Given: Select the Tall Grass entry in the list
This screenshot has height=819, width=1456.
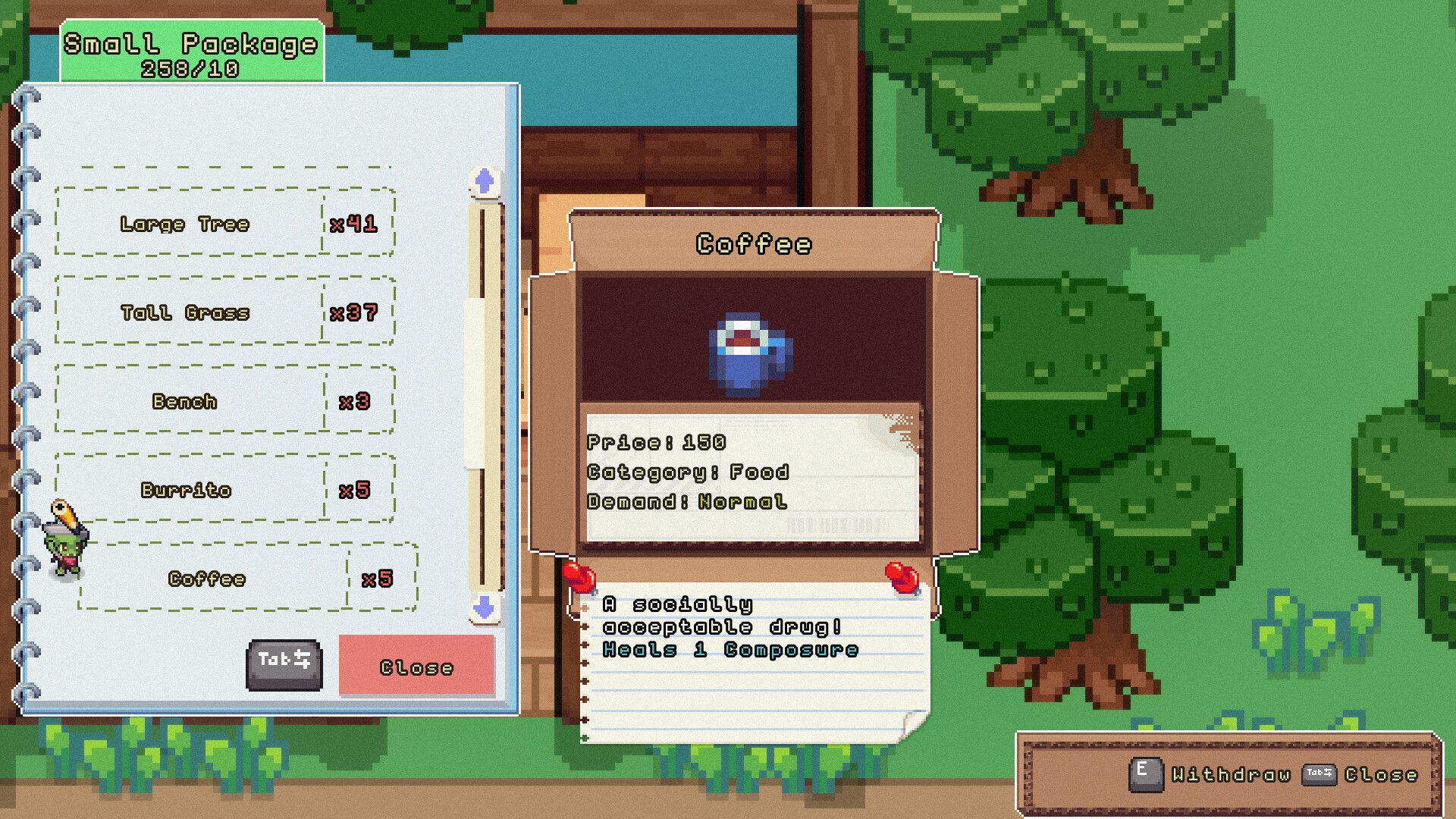Looking at the screenshot, I should tap(224, 313).
